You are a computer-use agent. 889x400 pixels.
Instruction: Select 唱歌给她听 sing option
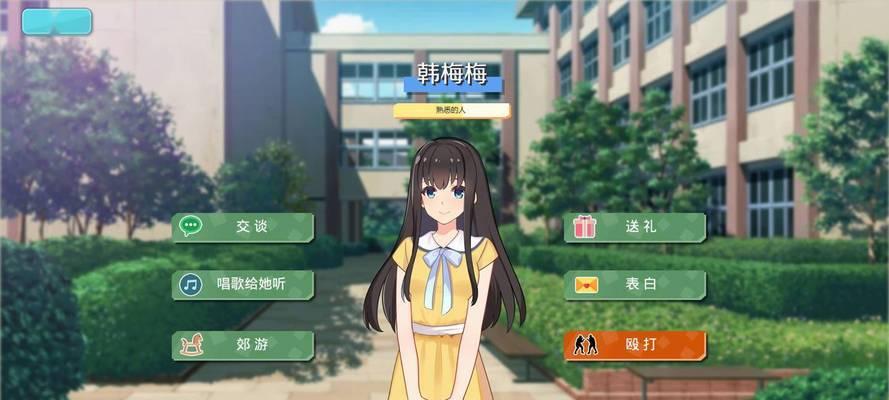click(243, 285)
